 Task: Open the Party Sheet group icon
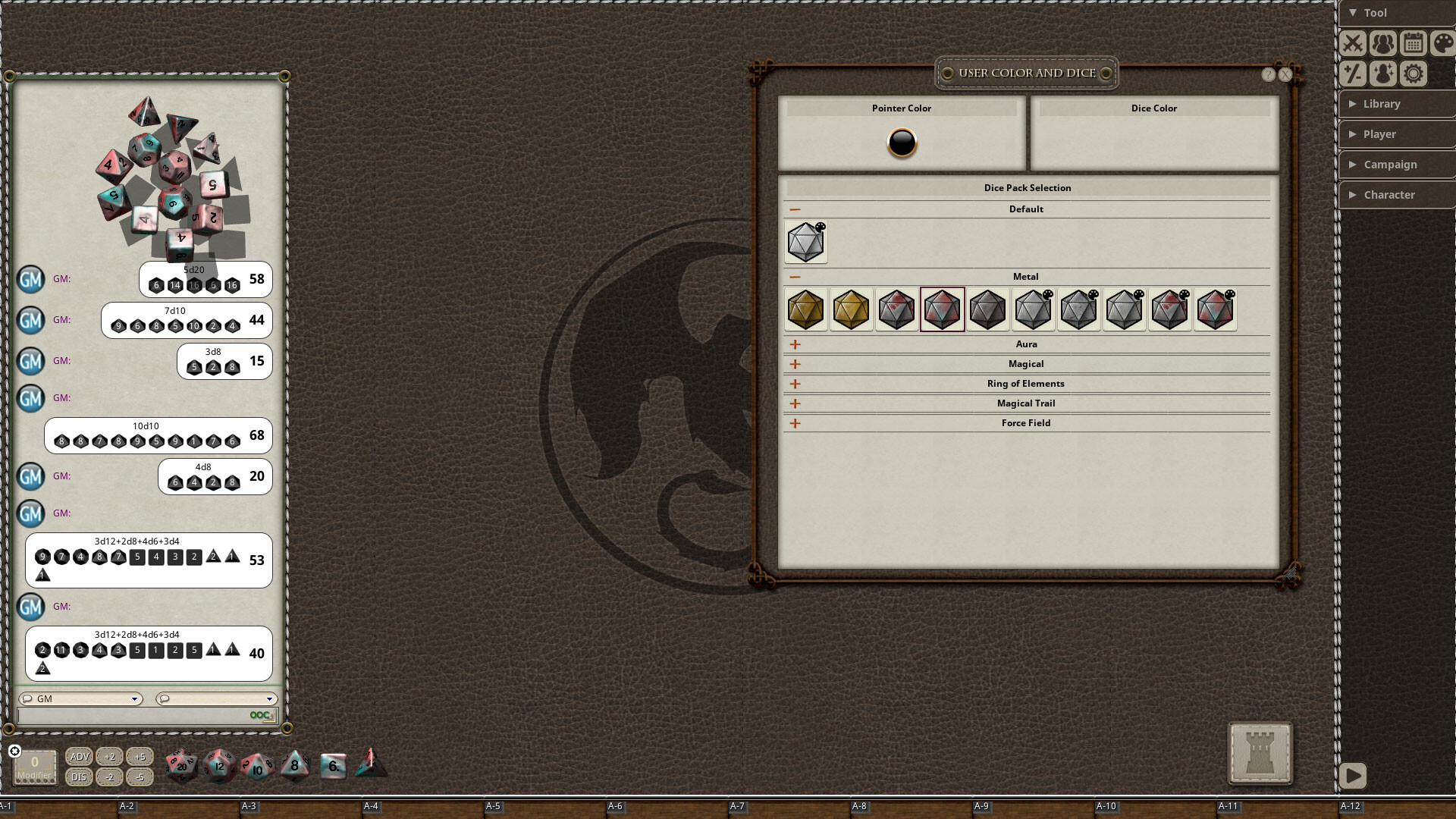(x=1383, y=43)
